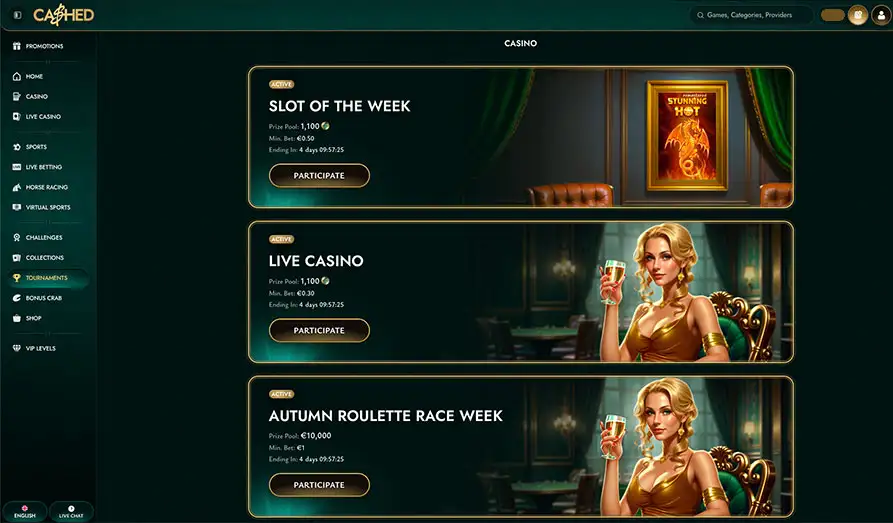The height and width of the screenshot is (523, 893).
Task: Participate in the Autumn Roulette Race Week
Action: (319, 485)
